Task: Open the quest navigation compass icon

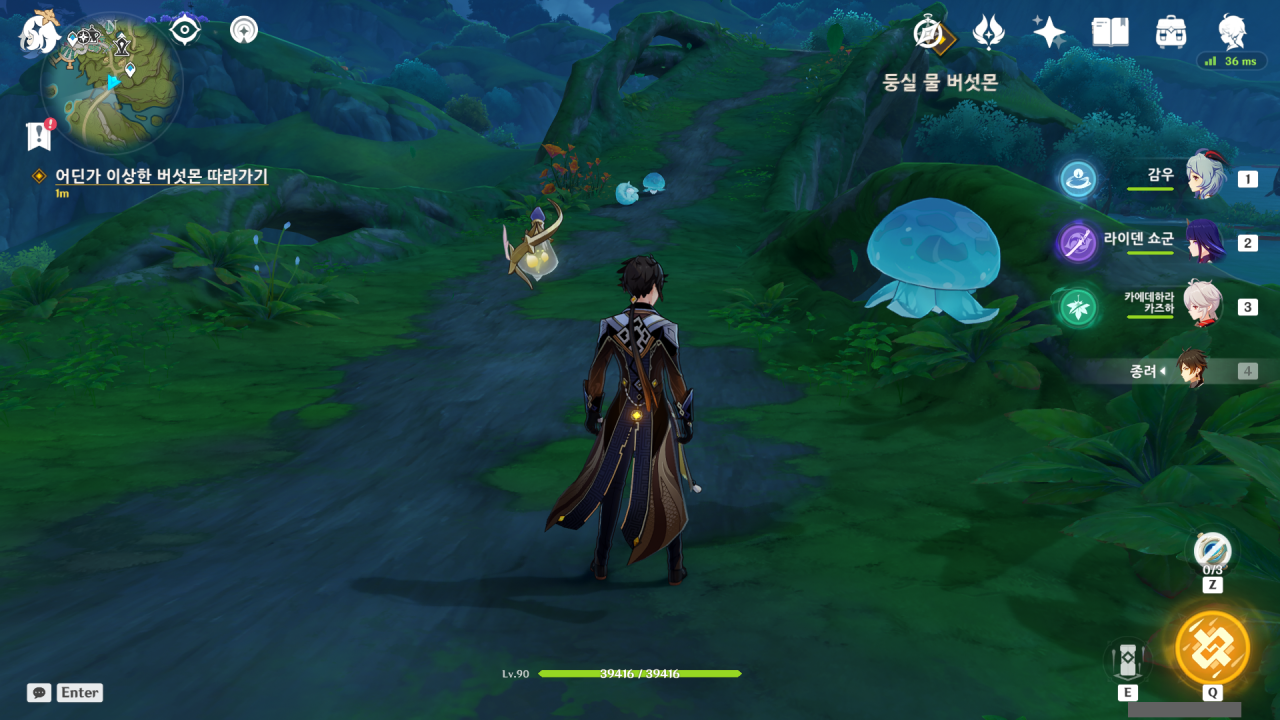Action: pos(243,30)
